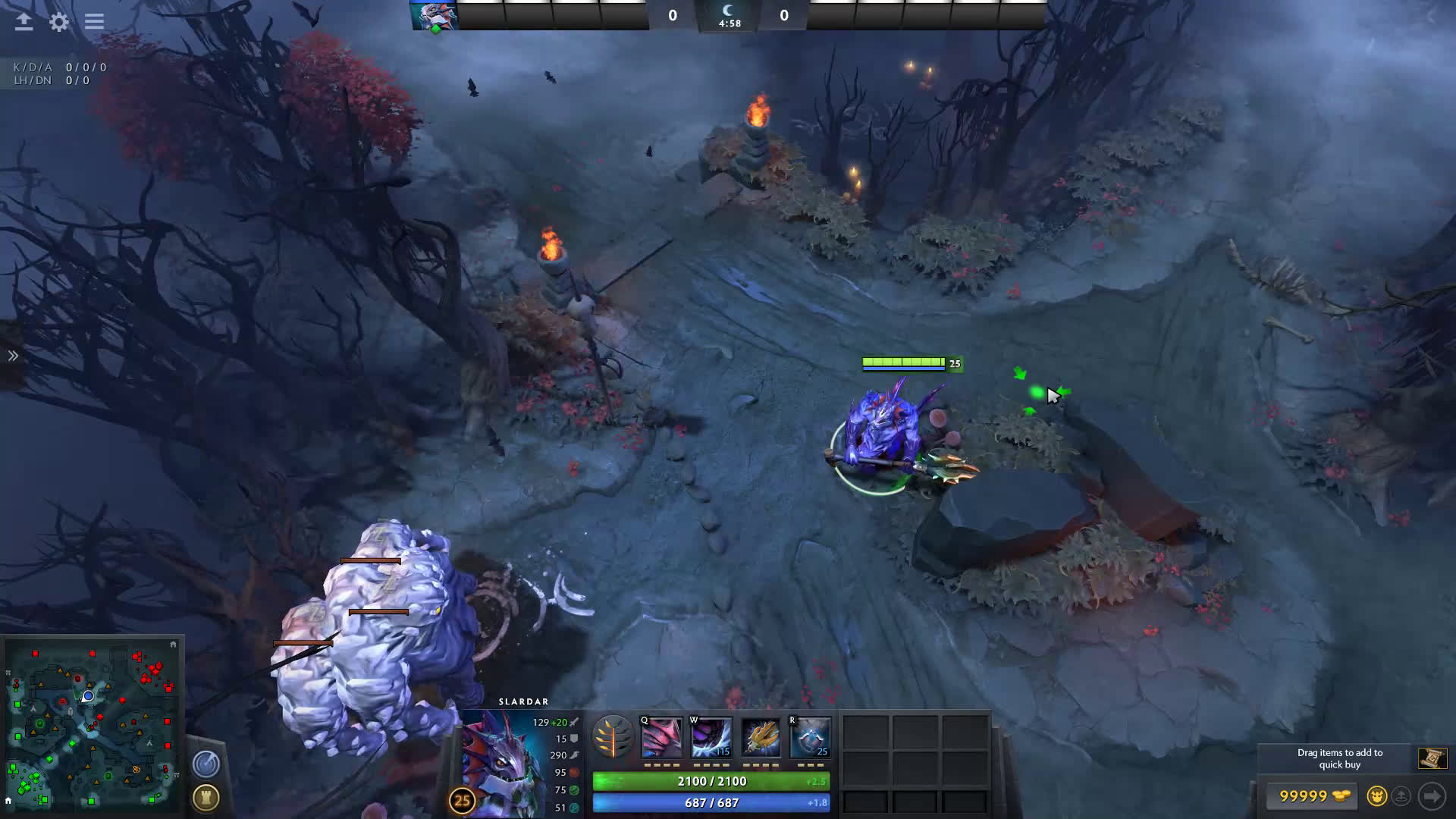Activate the radar Scan button

point(206,764)
